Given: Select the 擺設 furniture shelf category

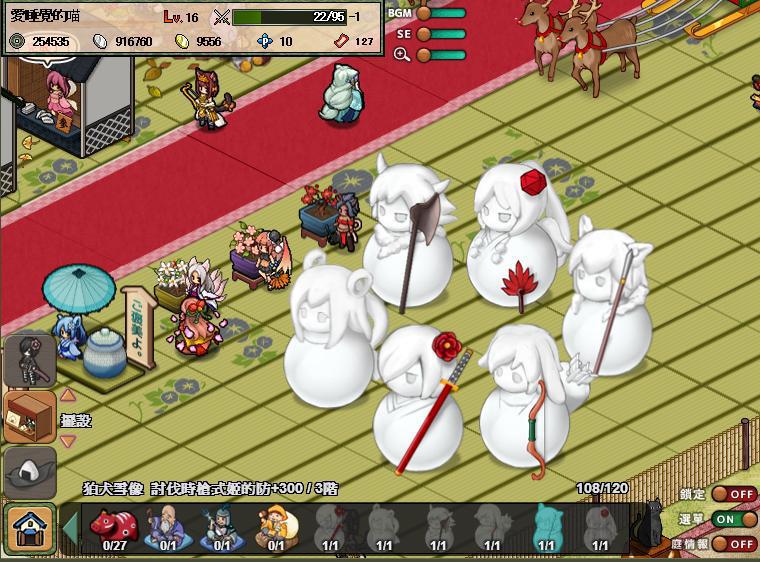Looking at the screenshot, I should point(29,416).
